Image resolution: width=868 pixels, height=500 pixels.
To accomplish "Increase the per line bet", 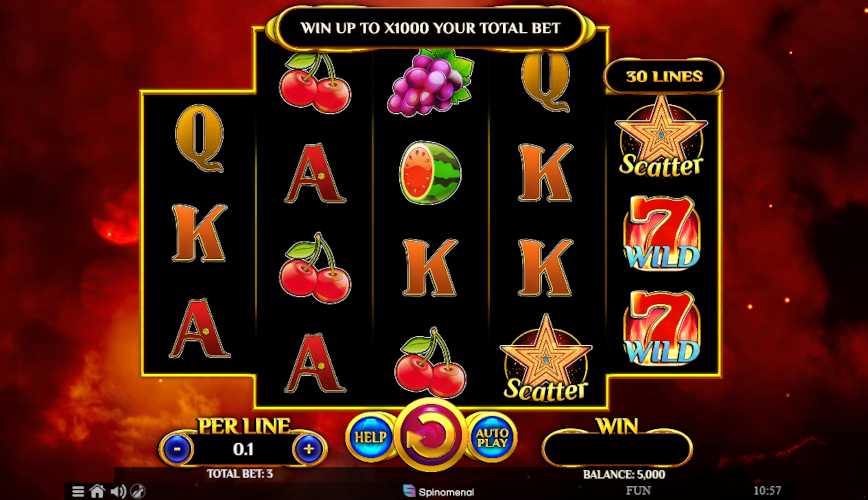I will 309,449.
